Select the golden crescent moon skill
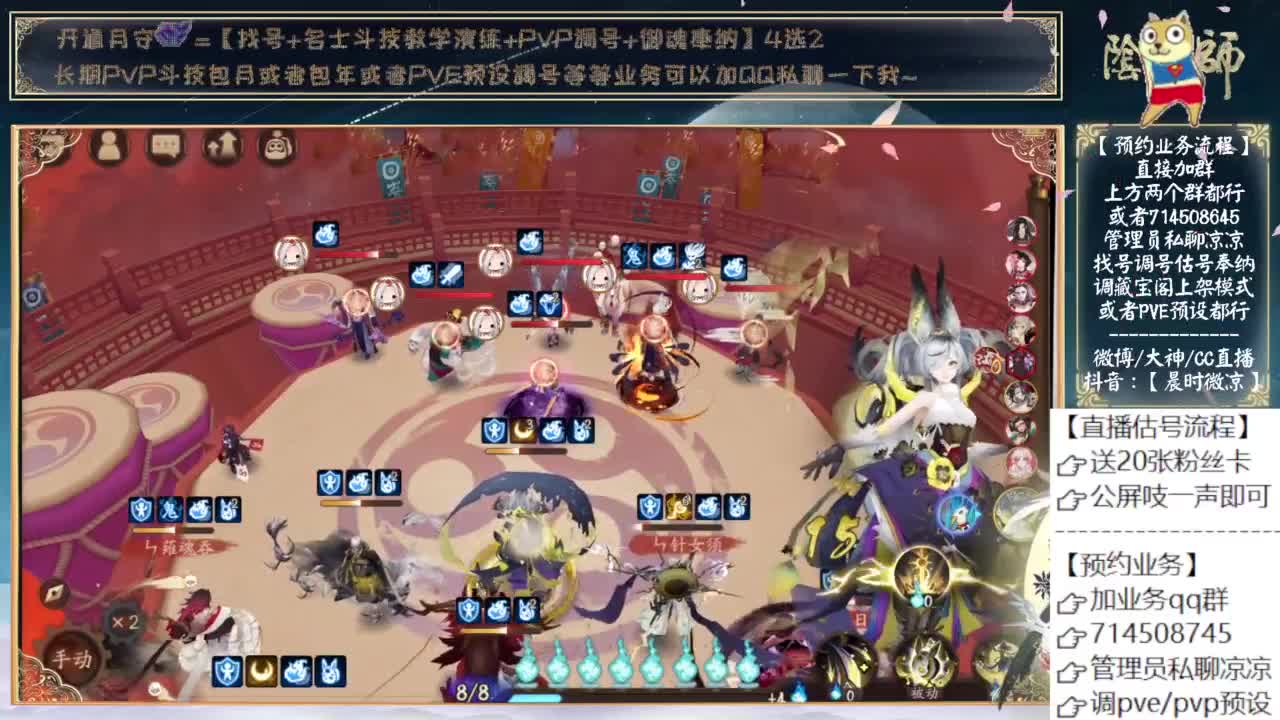This screenshot has height=720, width=1280. pyautogui.click(x=262, y=670)
